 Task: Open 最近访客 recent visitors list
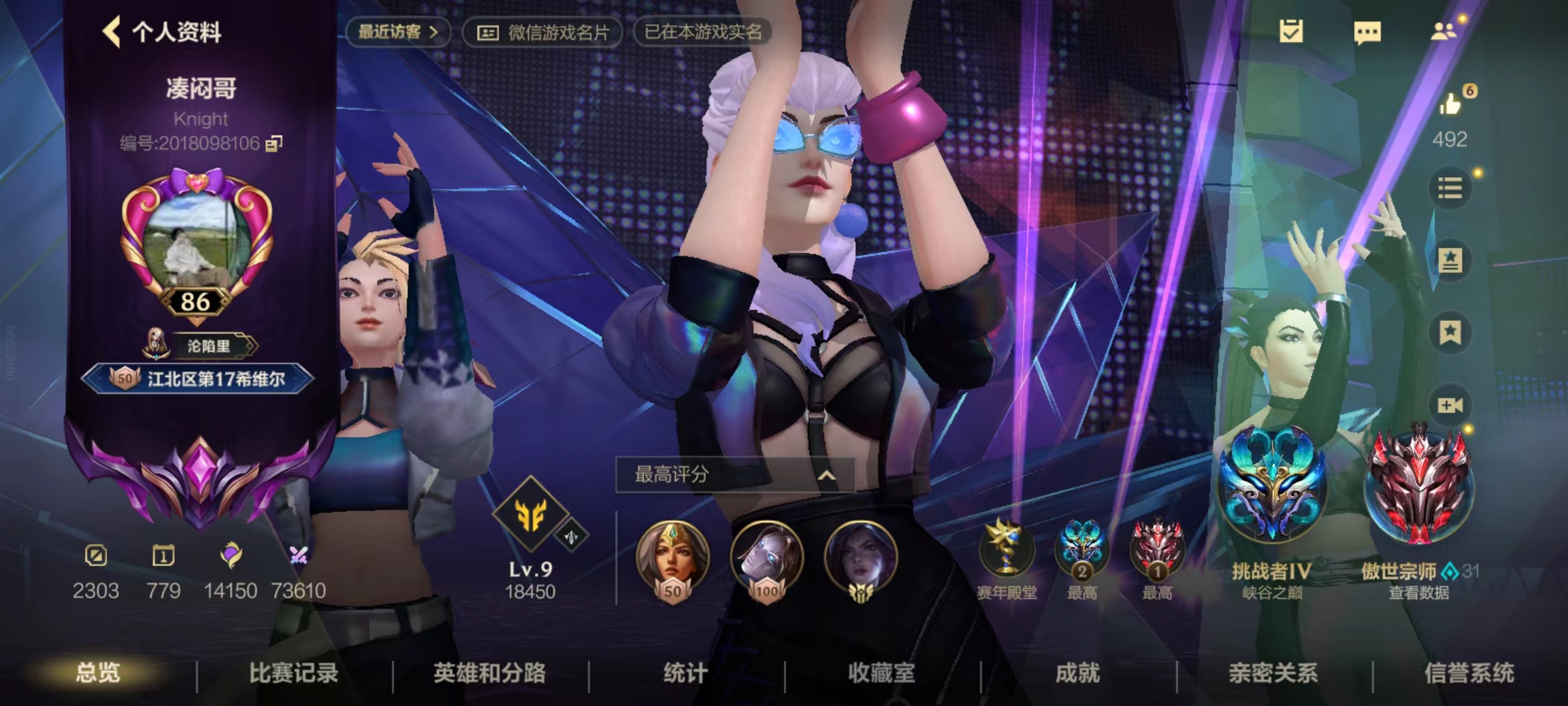(397, 31)
